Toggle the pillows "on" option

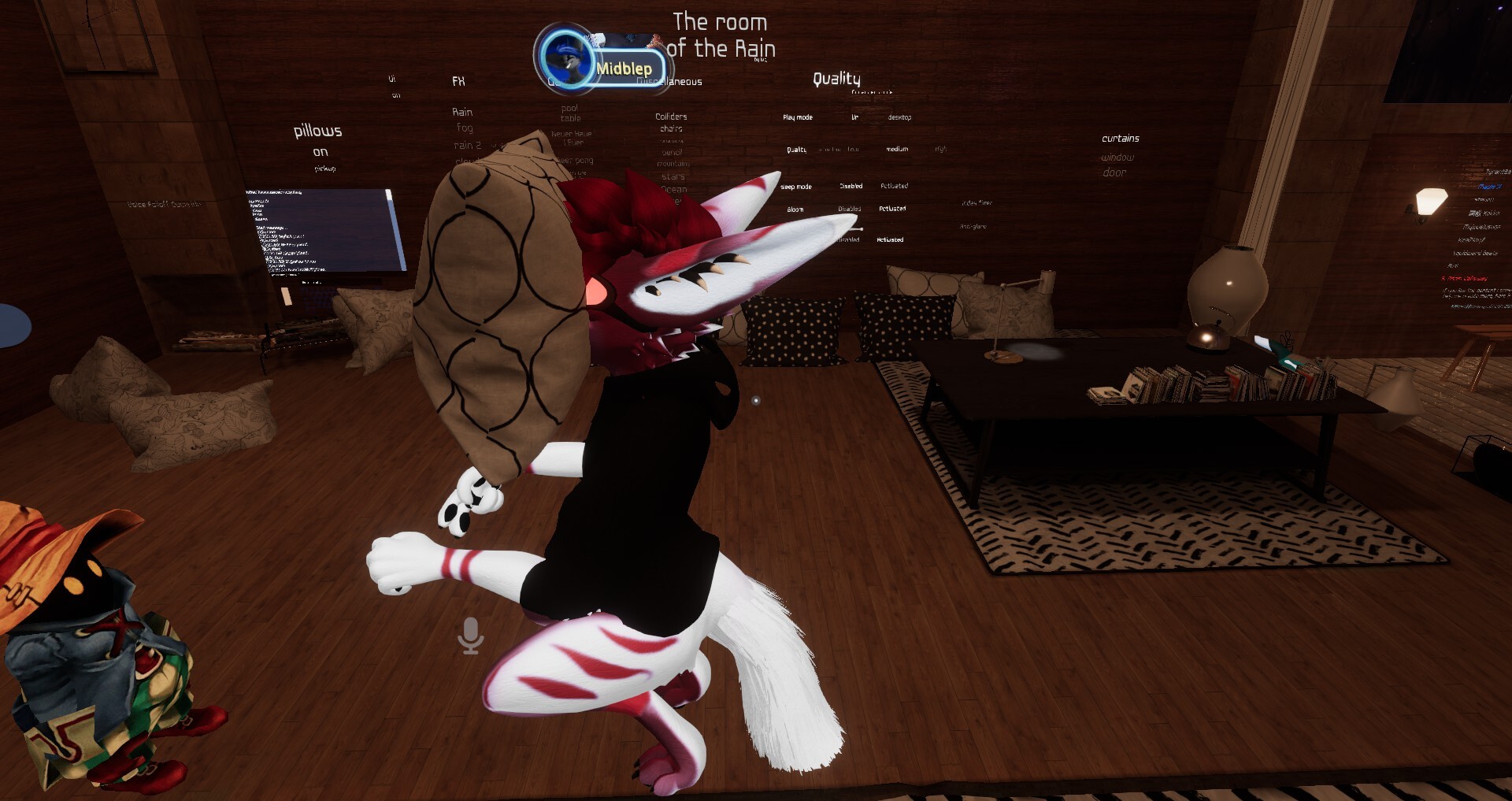point(320,152)
